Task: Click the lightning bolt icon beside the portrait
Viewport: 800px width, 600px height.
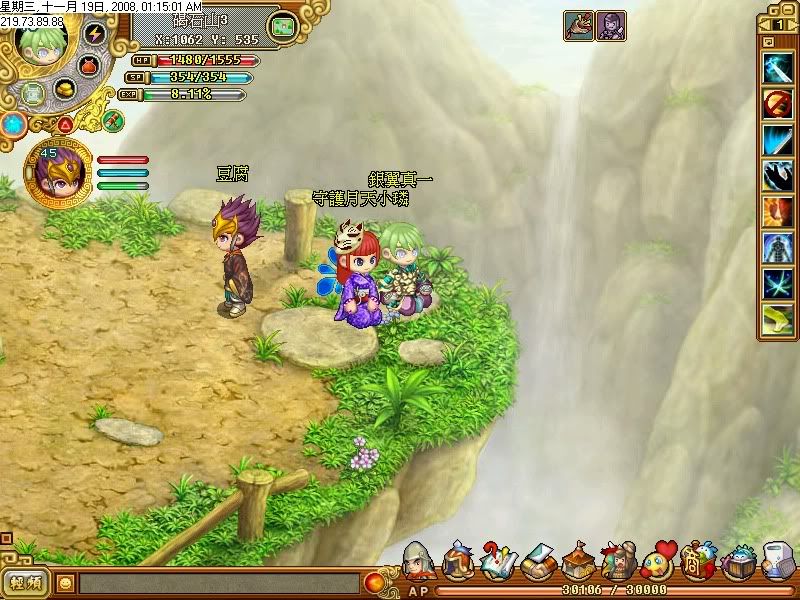Action: (x=95, y=34)
